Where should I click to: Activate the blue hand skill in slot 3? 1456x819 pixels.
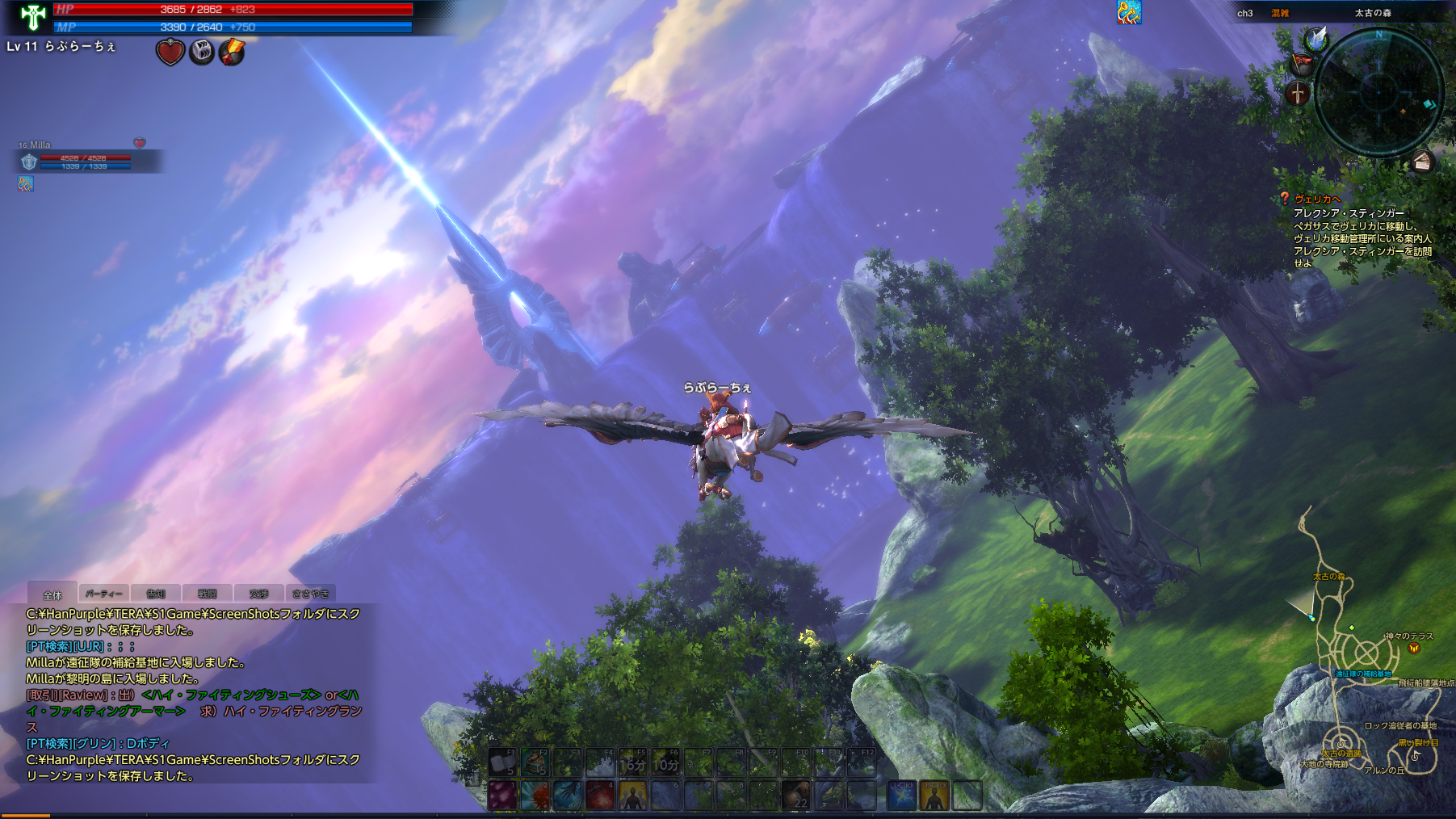pos(567,796)
